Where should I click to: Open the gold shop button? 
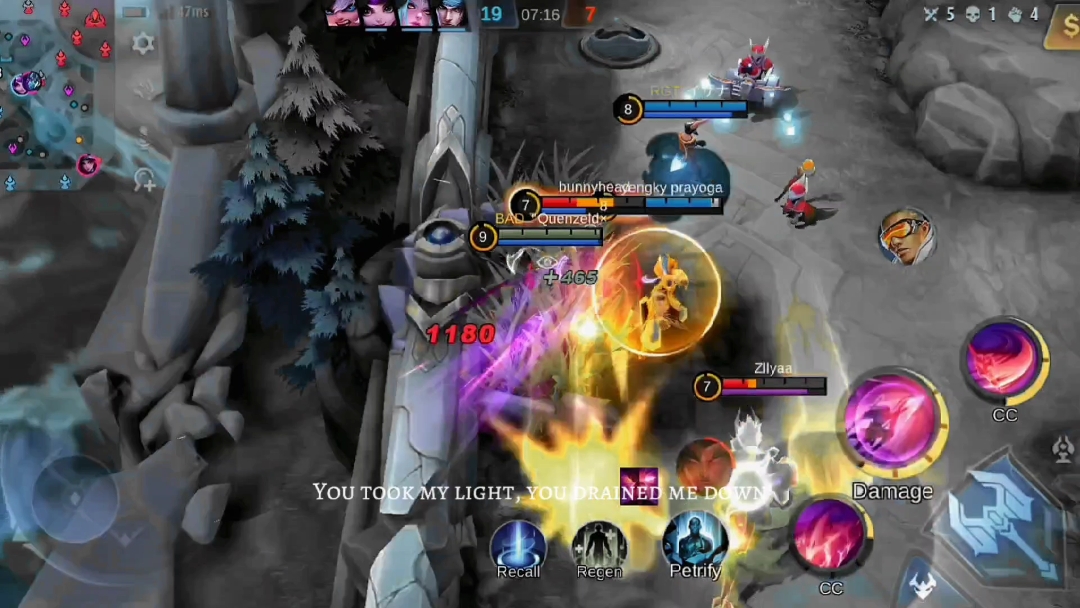(x=1061, y=30)
